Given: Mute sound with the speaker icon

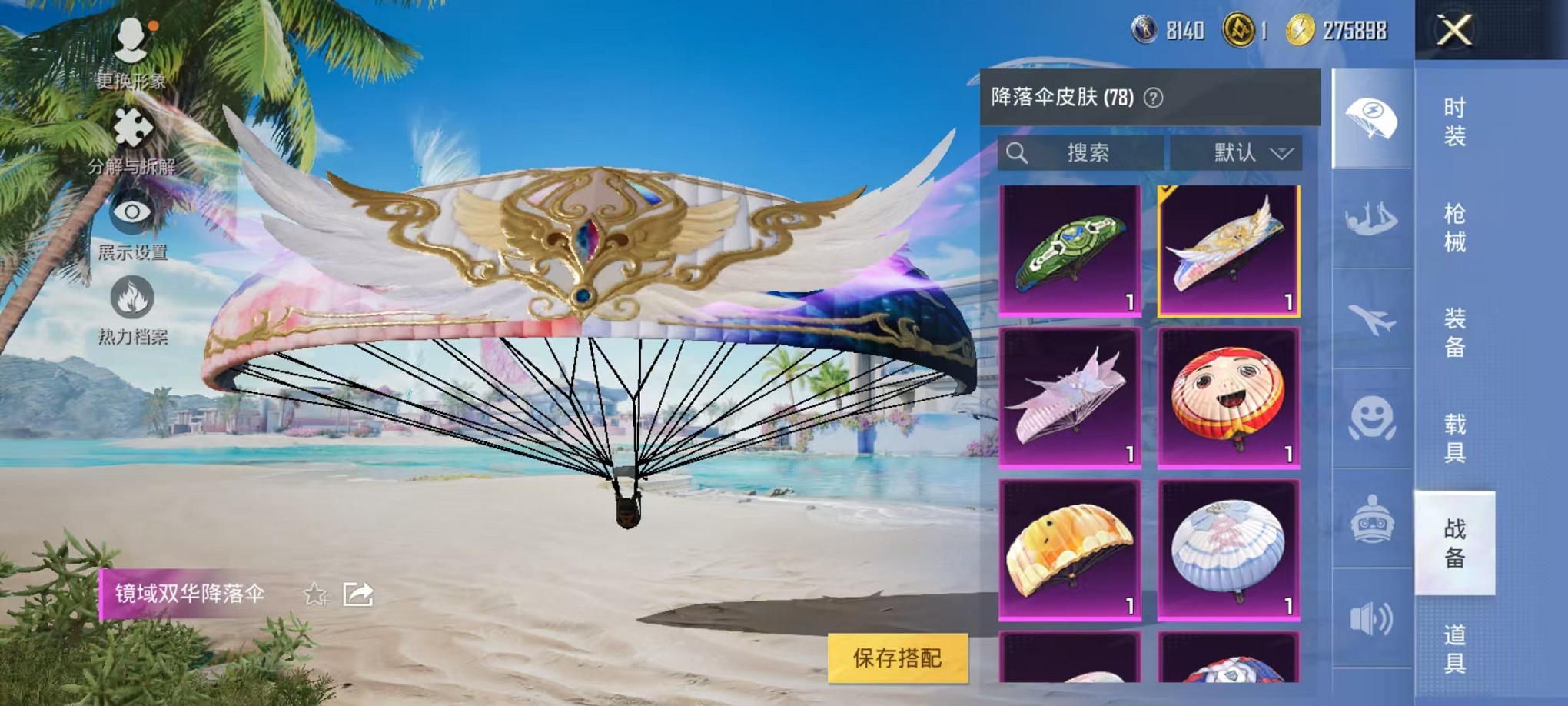Looking at the screenshot, I should (1374, 615).
